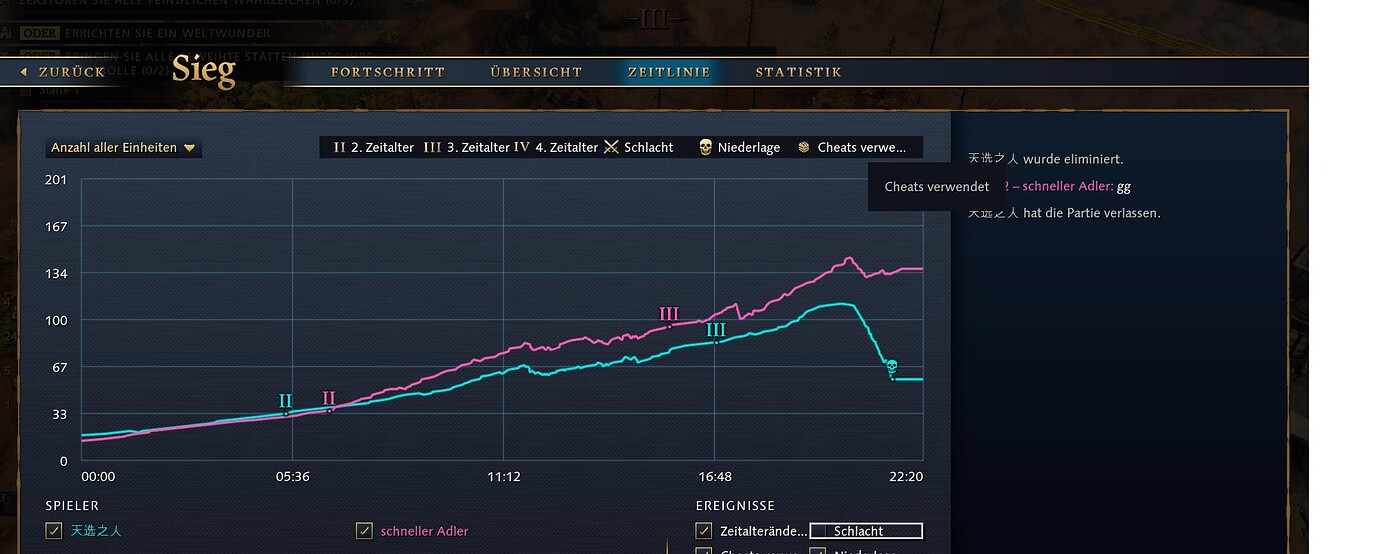Select the Zeitlinie tab
1380x554 pixels.
pyautogui.click(x=669, y=72)
